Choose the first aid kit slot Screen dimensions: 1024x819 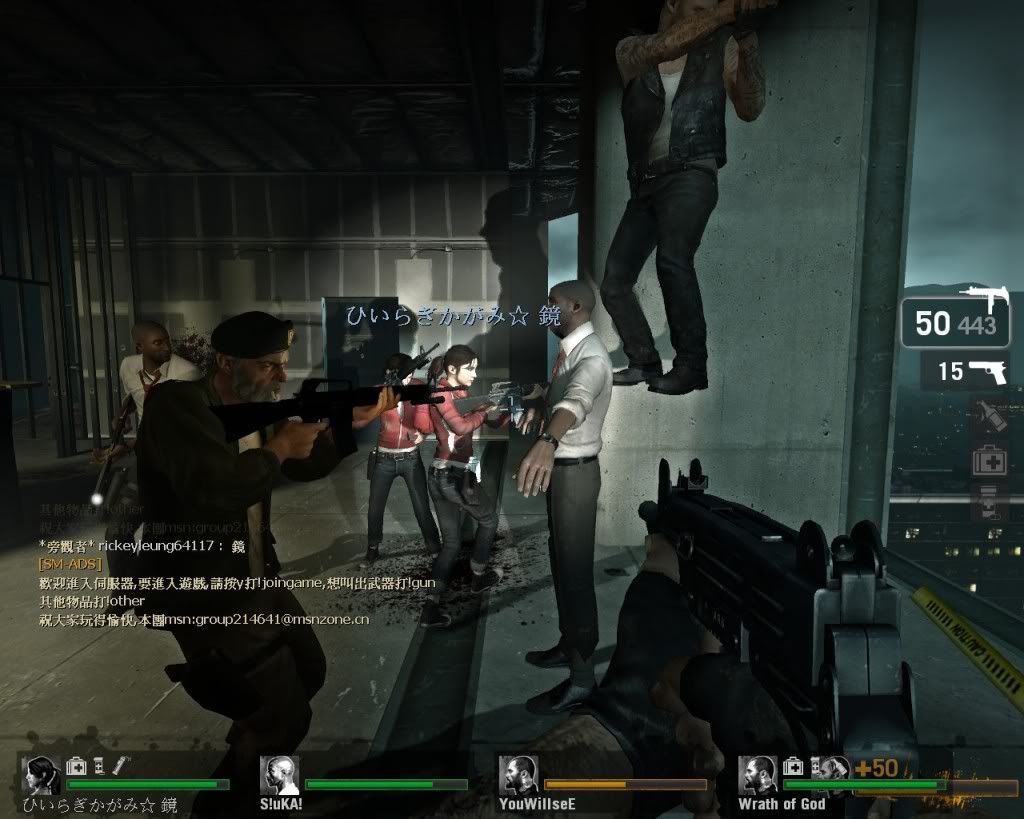click(988, 459)
